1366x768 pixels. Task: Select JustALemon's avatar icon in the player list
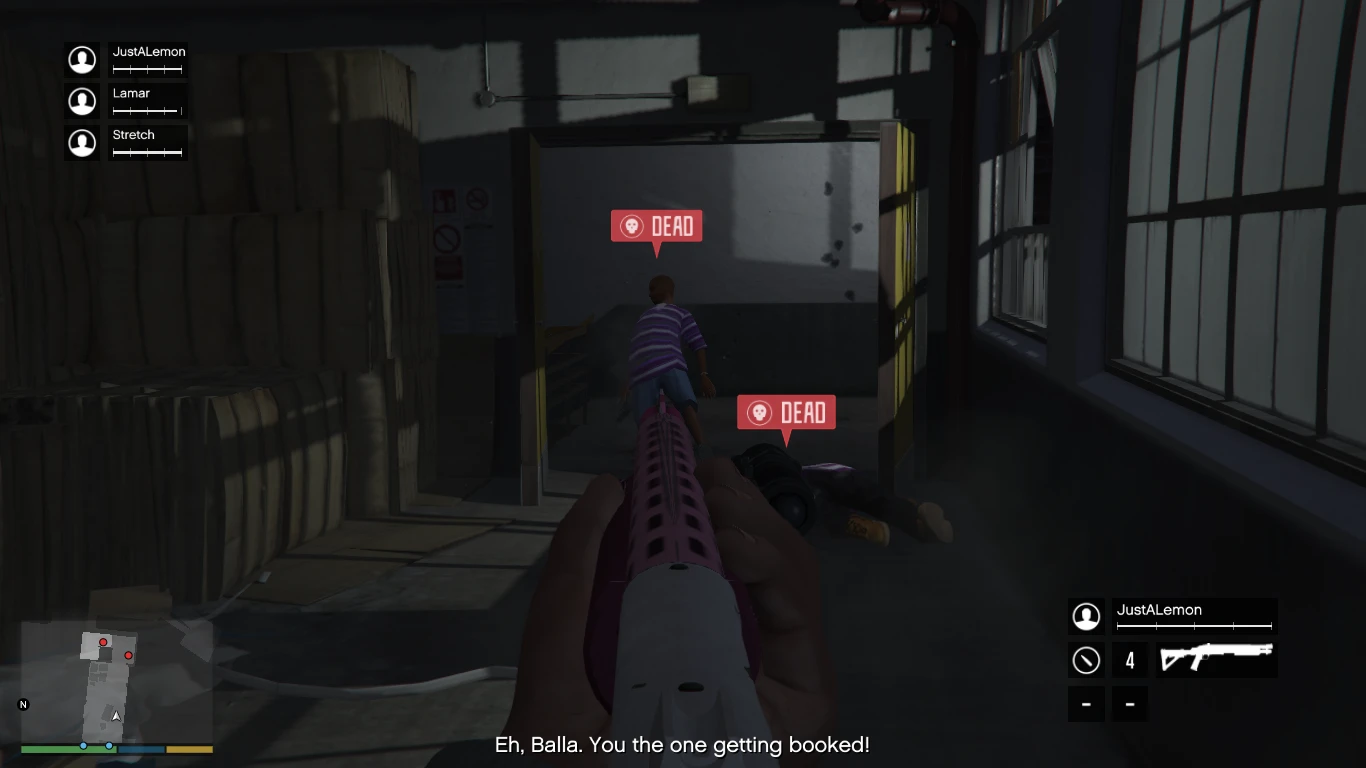[82, 60]
